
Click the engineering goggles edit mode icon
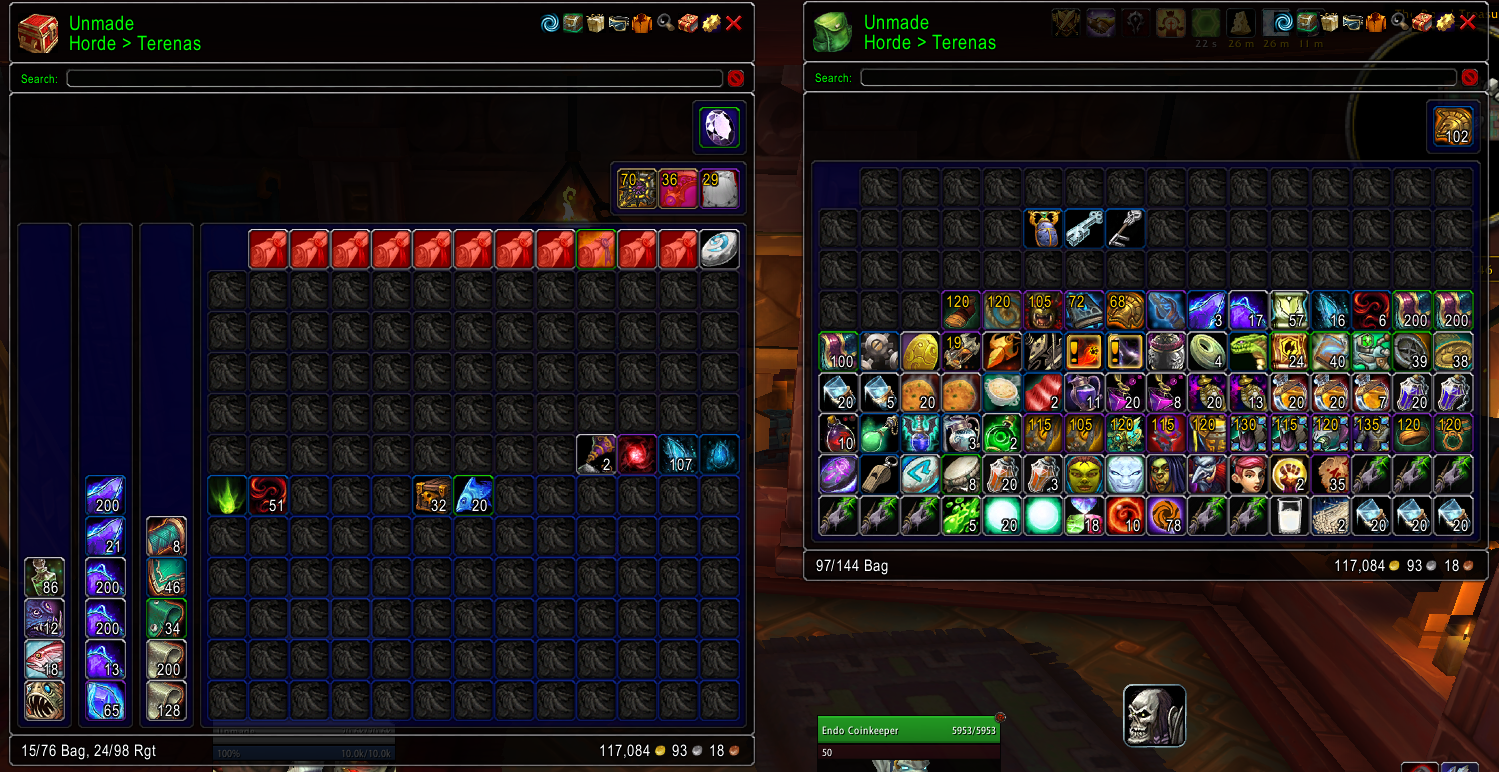619,22
